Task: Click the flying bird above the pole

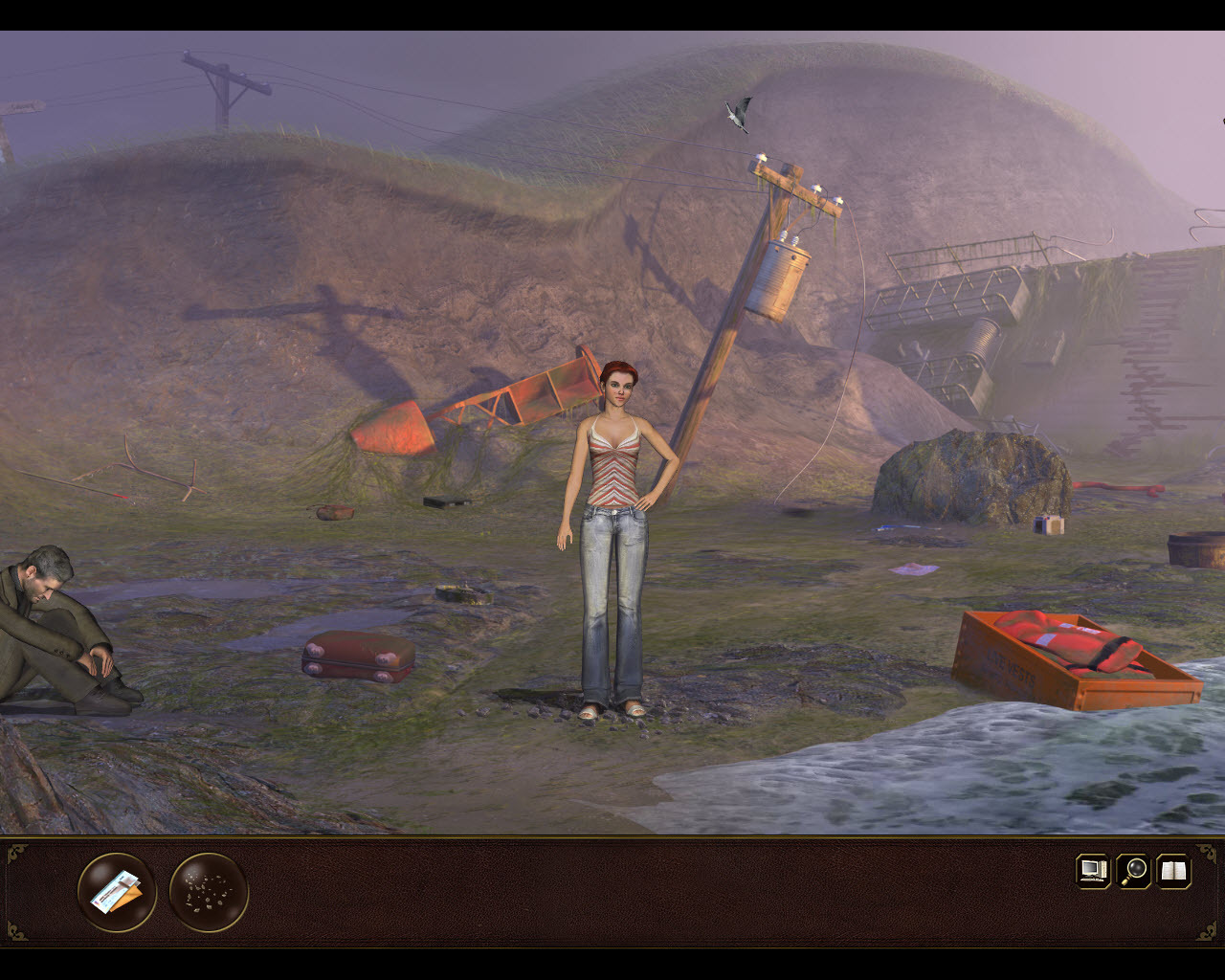Action: [737, 113]
